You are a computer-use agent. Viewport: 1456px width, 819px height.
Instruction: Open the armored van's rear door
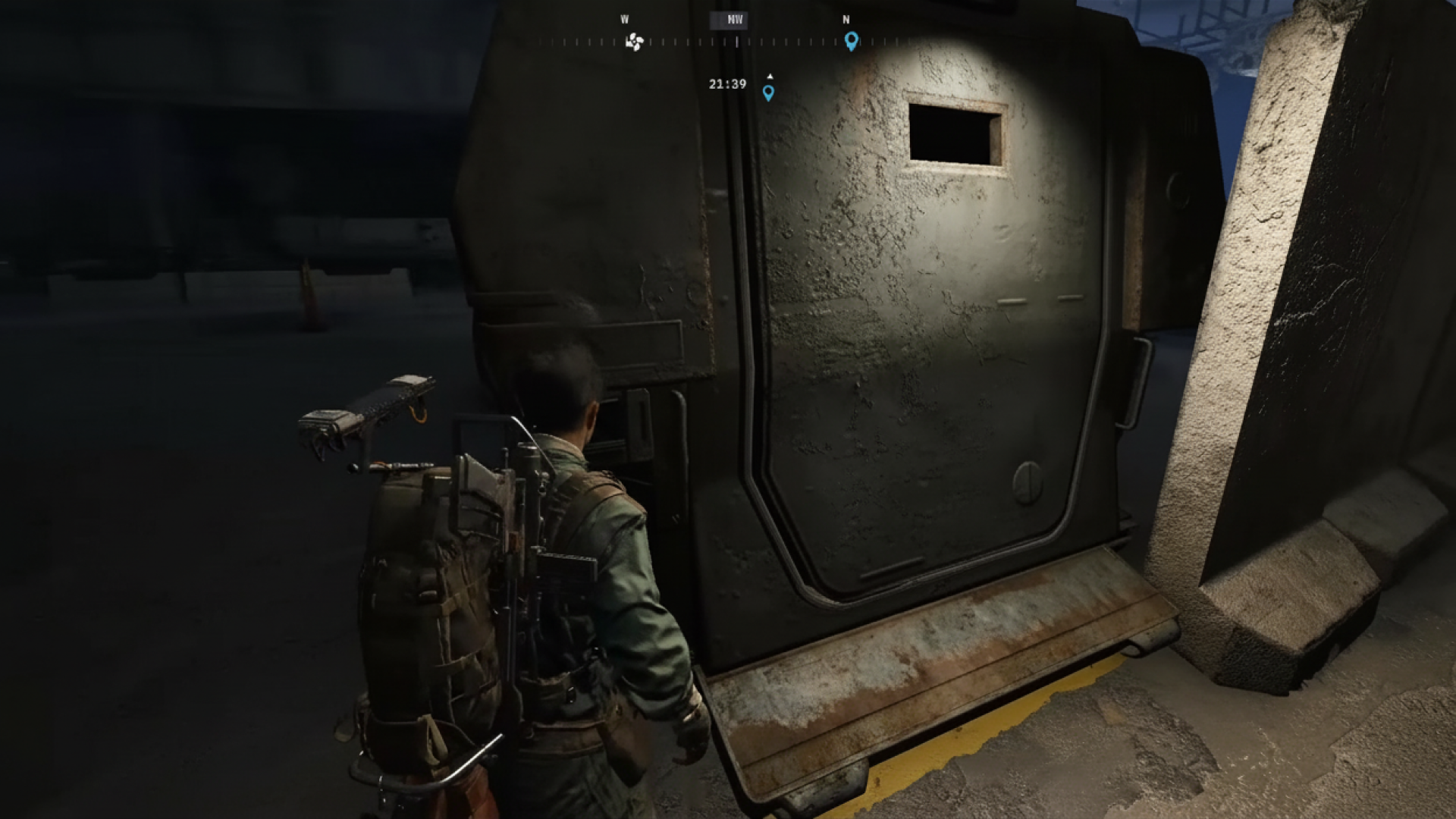910,341
